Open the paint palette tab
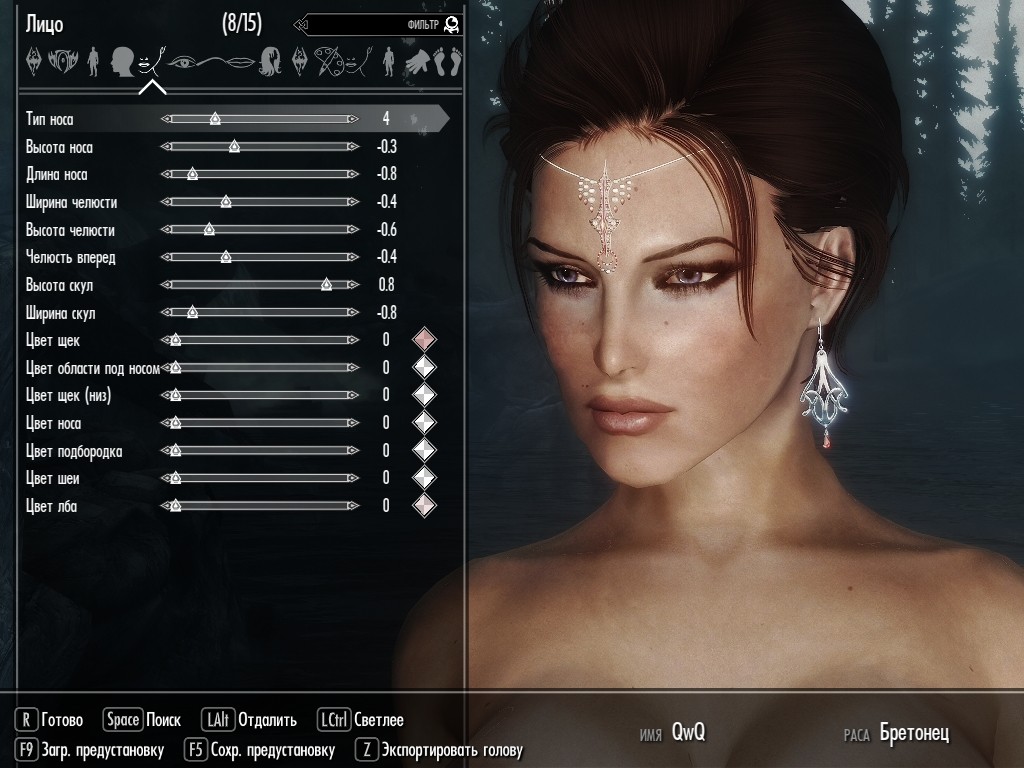Screen dimensions: 1024x768 pos(329,62)
